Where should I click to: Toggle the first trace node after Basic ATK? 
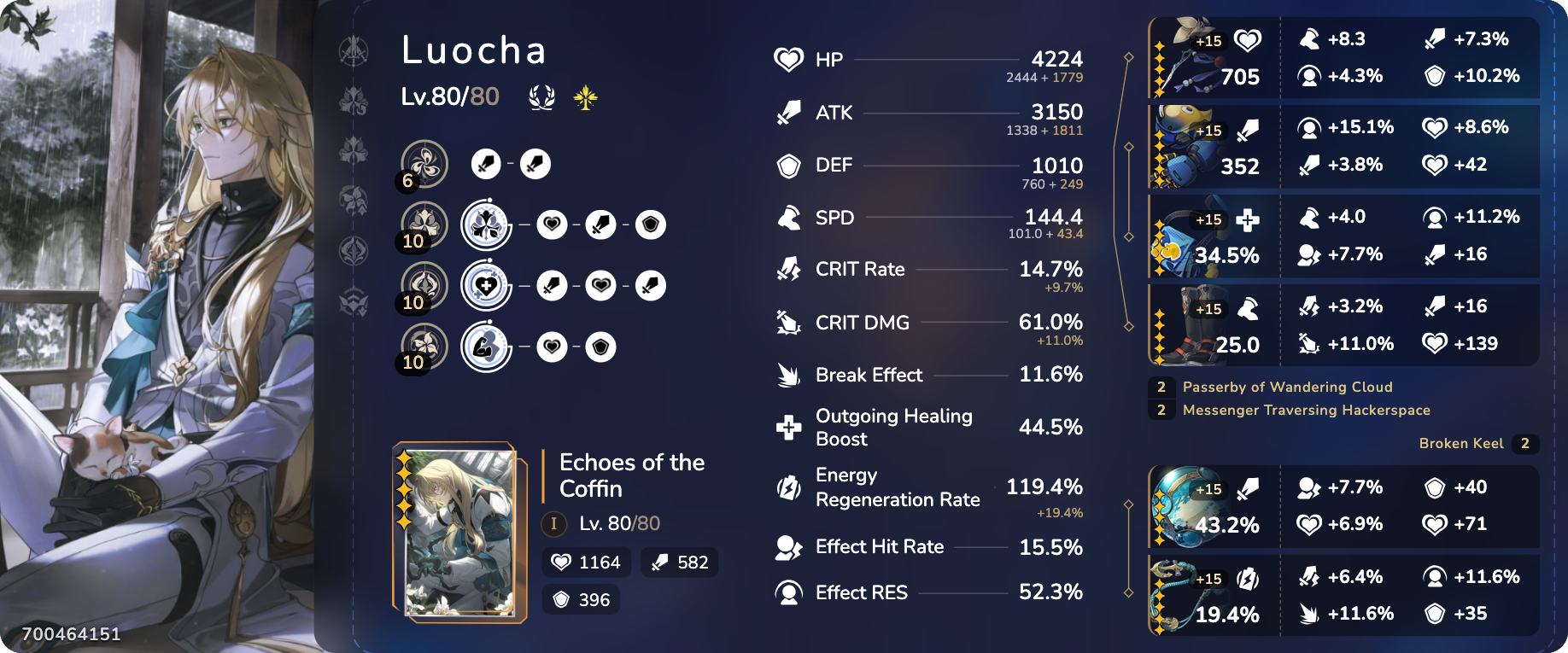(487, 164)
